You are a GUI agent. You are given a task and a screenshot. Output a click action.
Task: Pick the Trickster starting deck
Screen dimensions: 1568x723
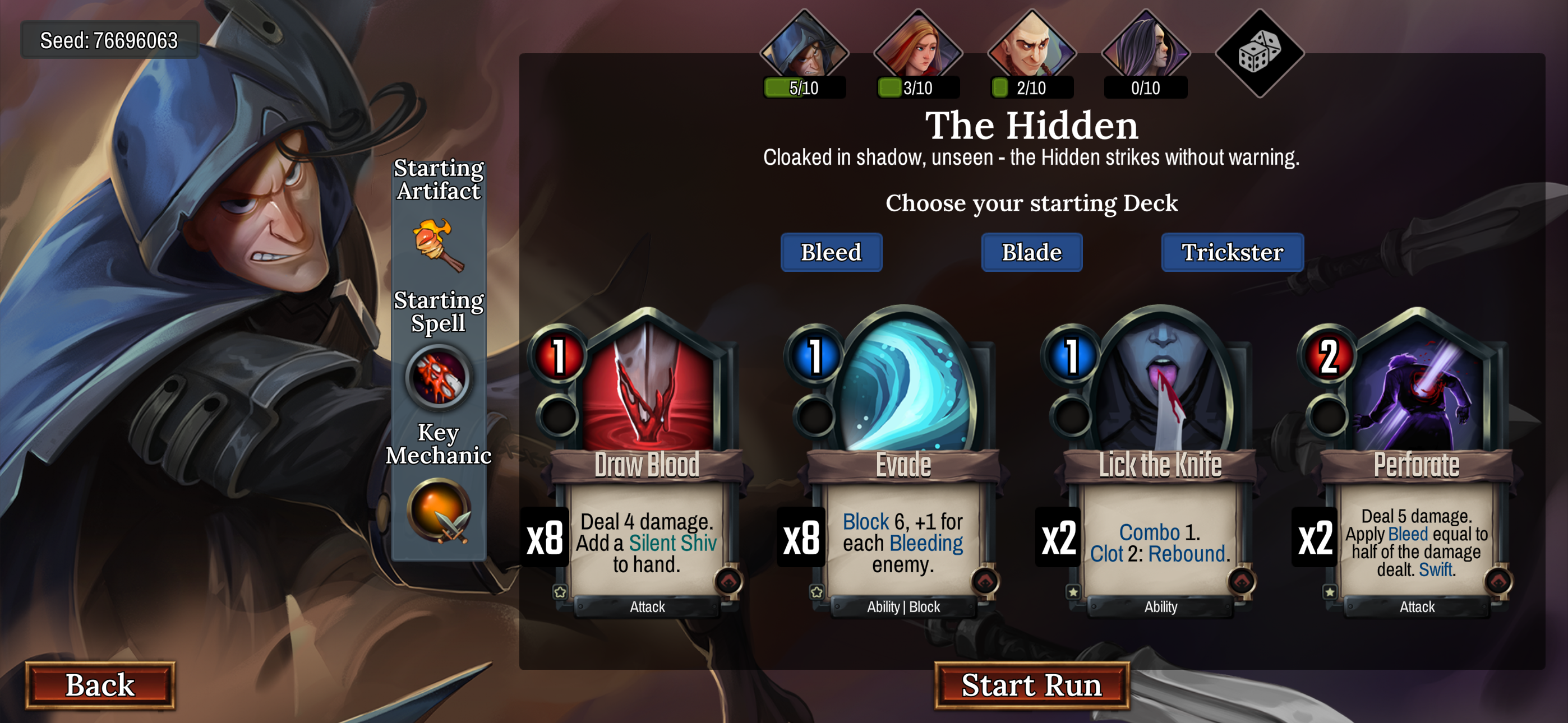[1232, 252]
